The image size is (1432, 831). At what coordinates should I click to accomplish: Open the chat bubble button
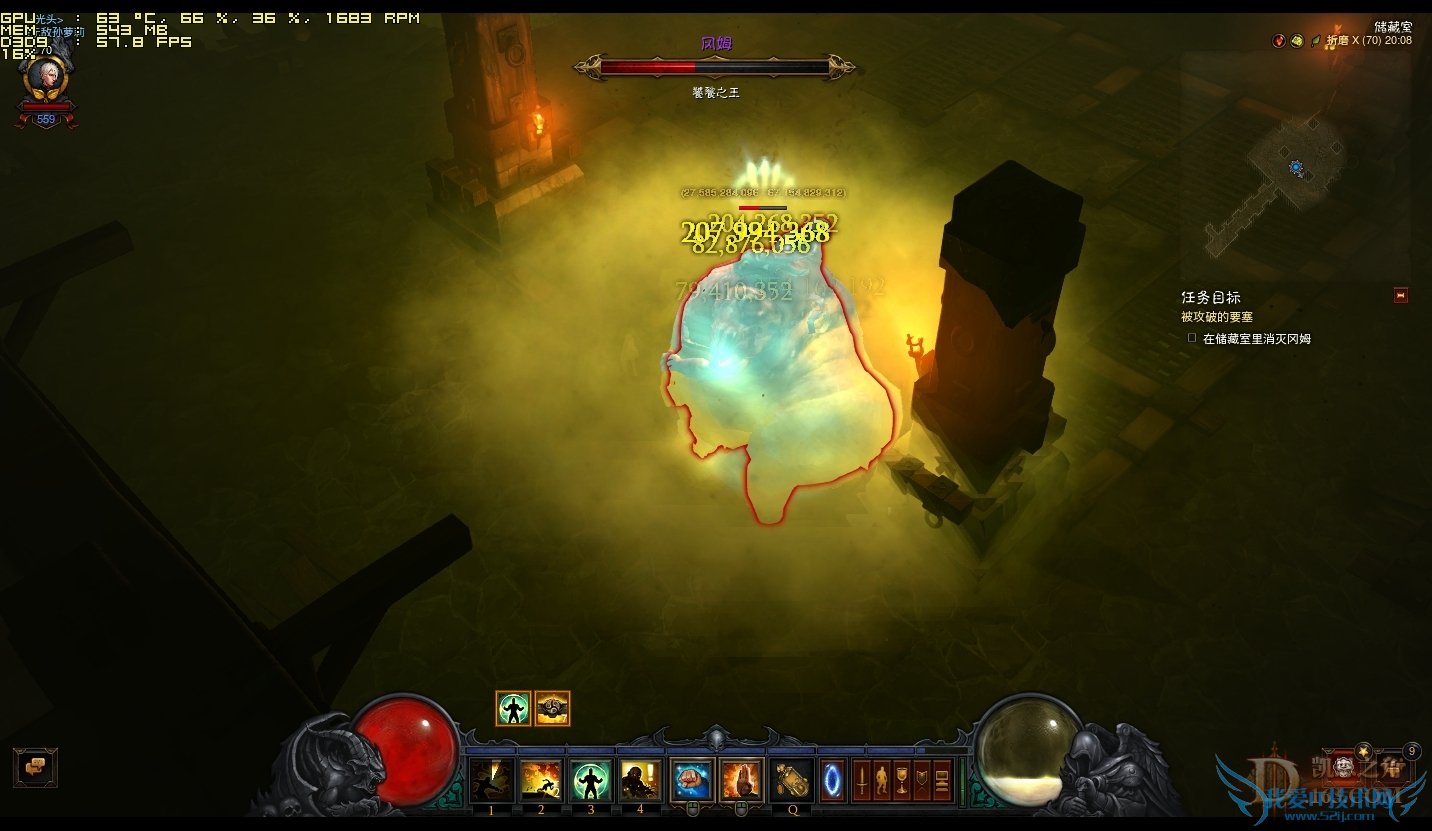click(35, 767)
